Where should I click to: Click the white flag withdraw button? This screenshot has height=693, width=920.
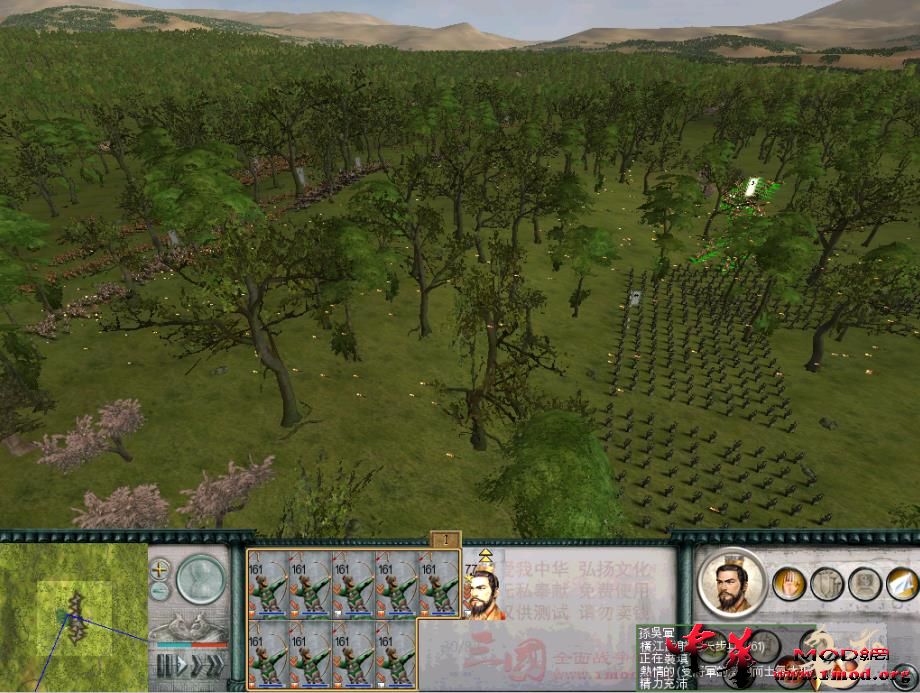[901, 583]
